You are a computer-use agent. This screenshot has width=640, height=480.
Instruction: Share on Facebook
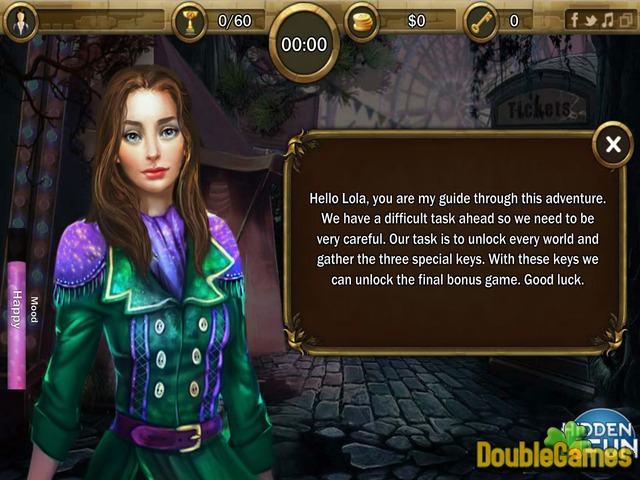[574, 20]
